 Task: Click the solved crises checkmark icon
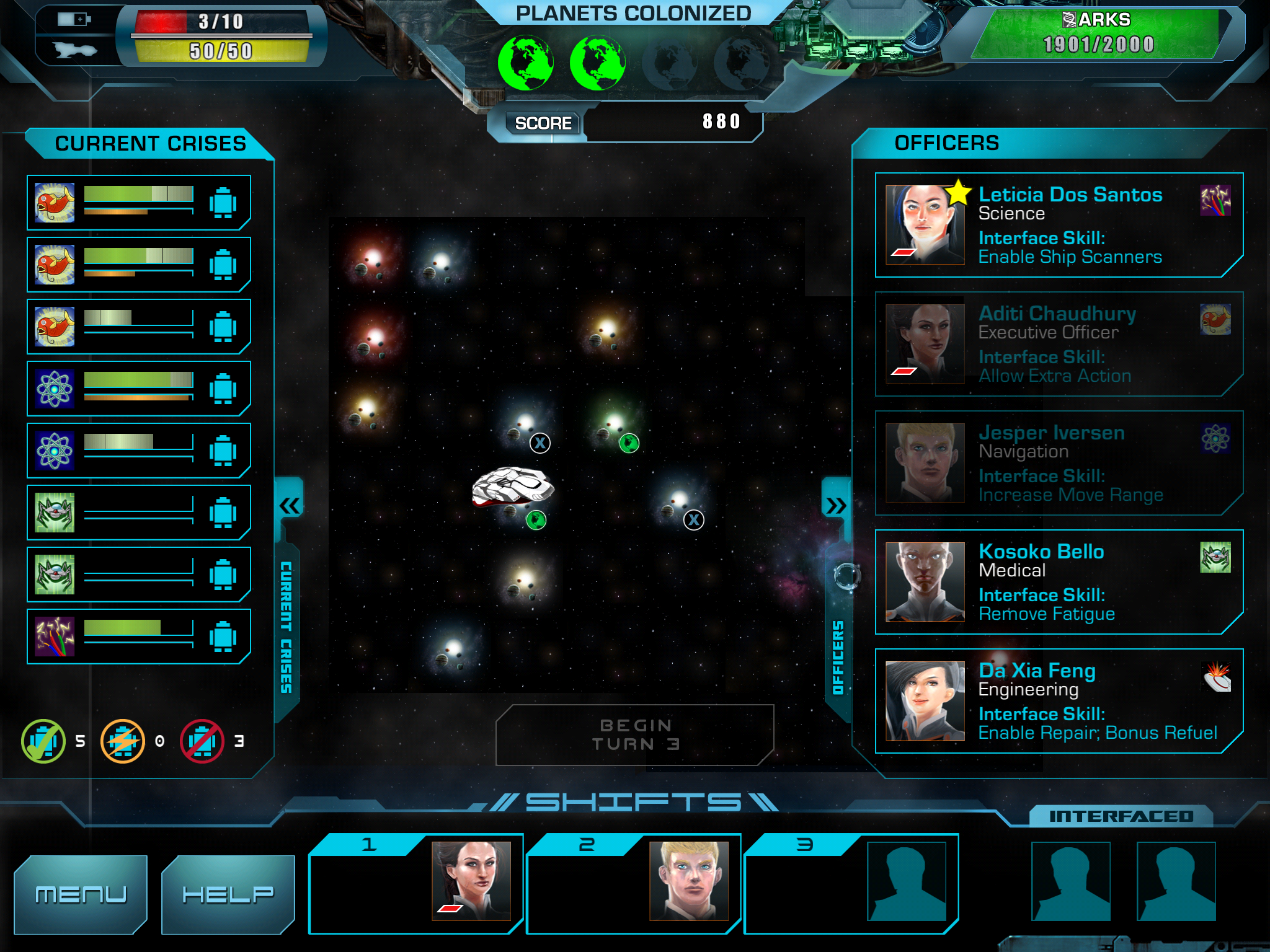43,741
